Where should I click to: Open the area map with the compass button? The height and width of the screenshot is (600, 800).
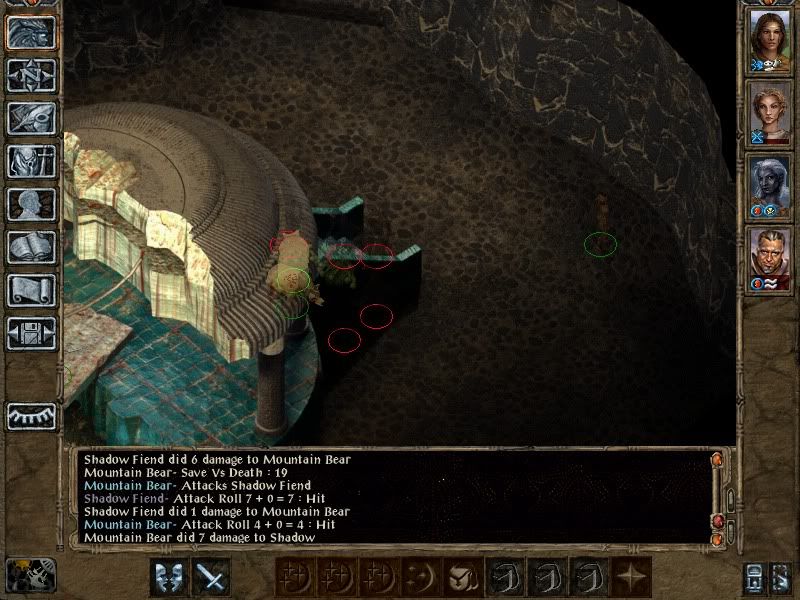point(31,75)
